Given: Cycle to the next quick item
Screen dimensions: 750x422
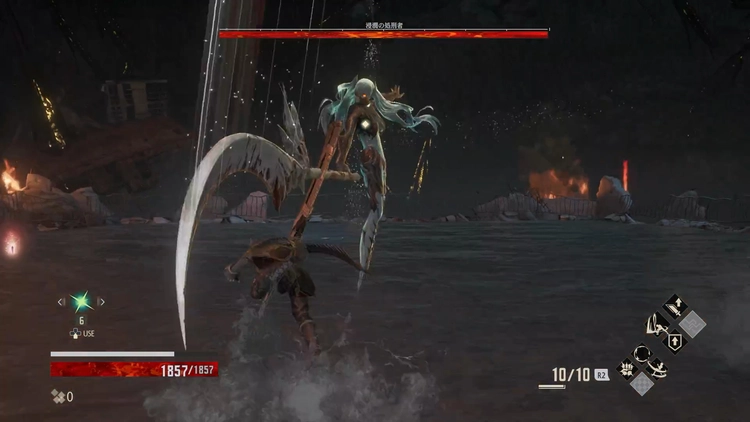Looking at the screenshot, I should (x=101, y=301).
